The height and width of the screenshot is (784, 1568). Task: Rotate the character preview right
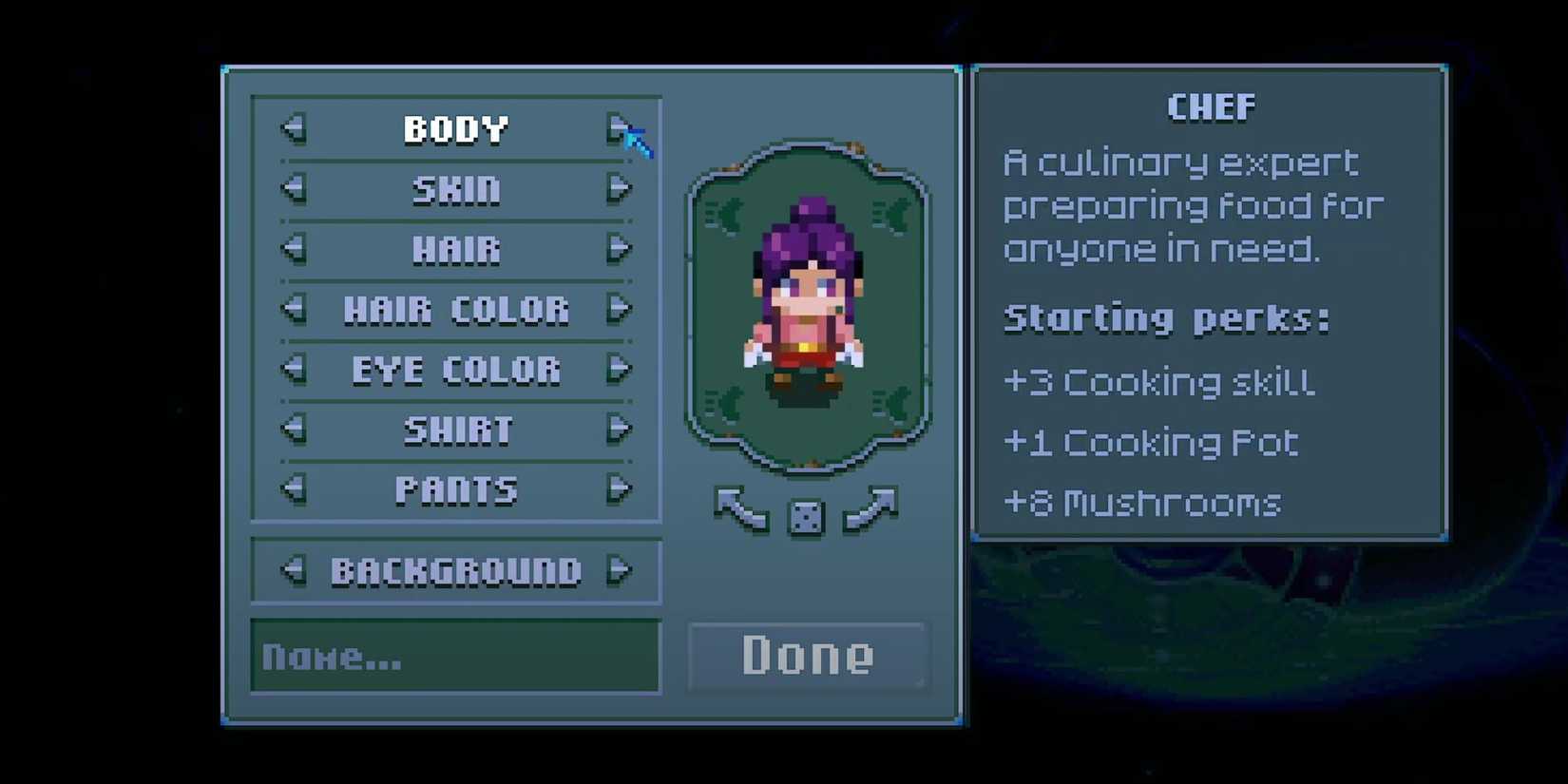872,508
